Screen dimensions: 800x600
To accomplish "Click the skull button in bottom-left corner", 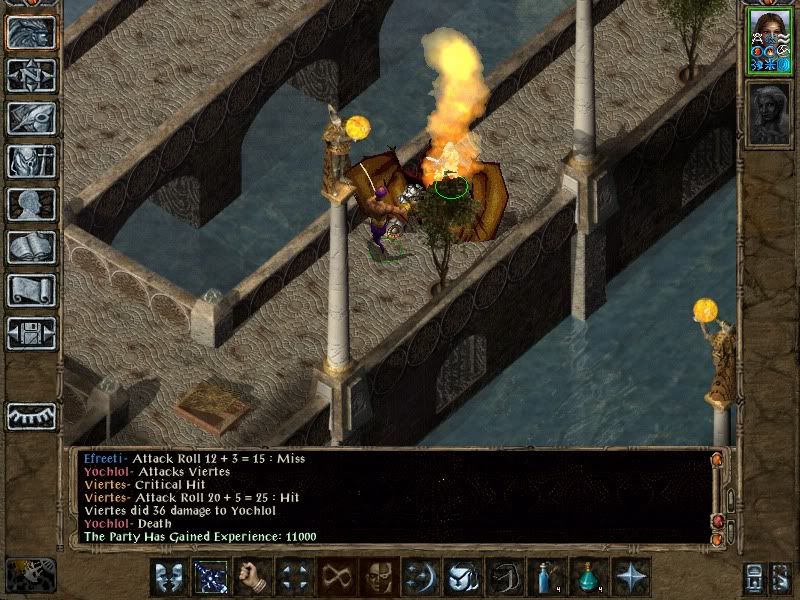I will 30,575.
